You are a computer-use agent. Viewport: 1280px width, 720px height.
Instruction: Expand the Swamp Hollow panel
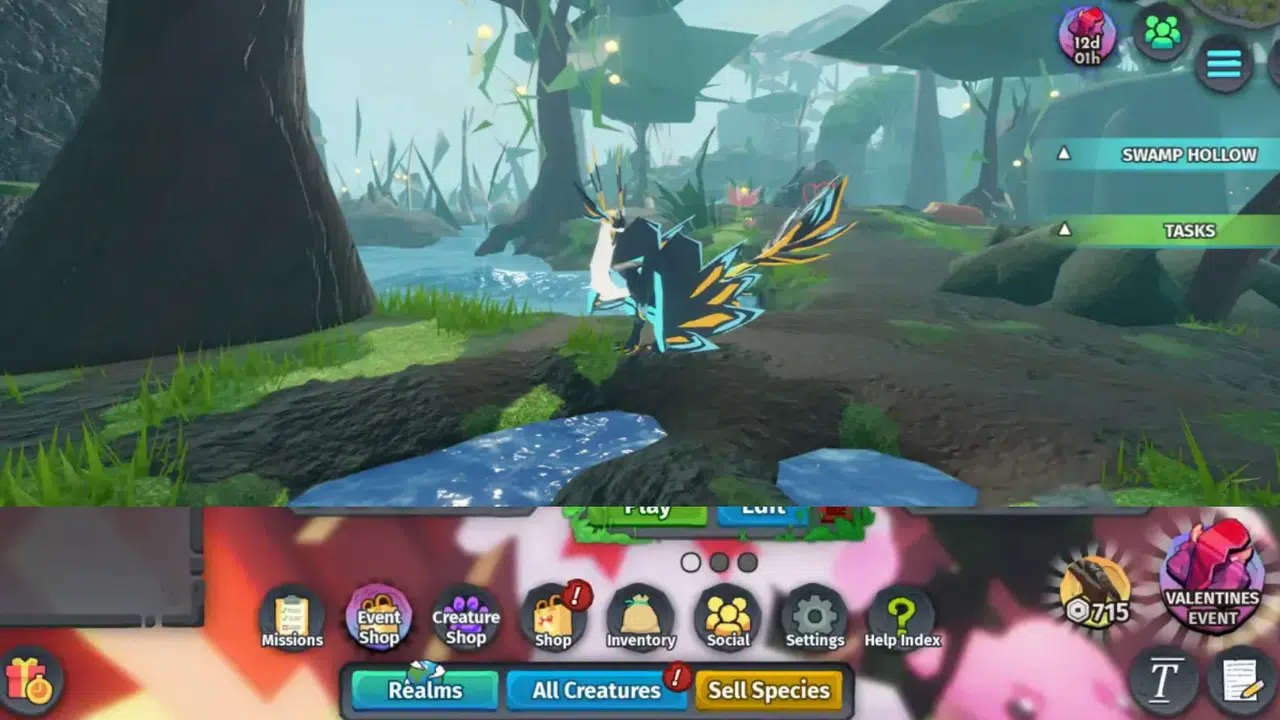coord(1160,155)
